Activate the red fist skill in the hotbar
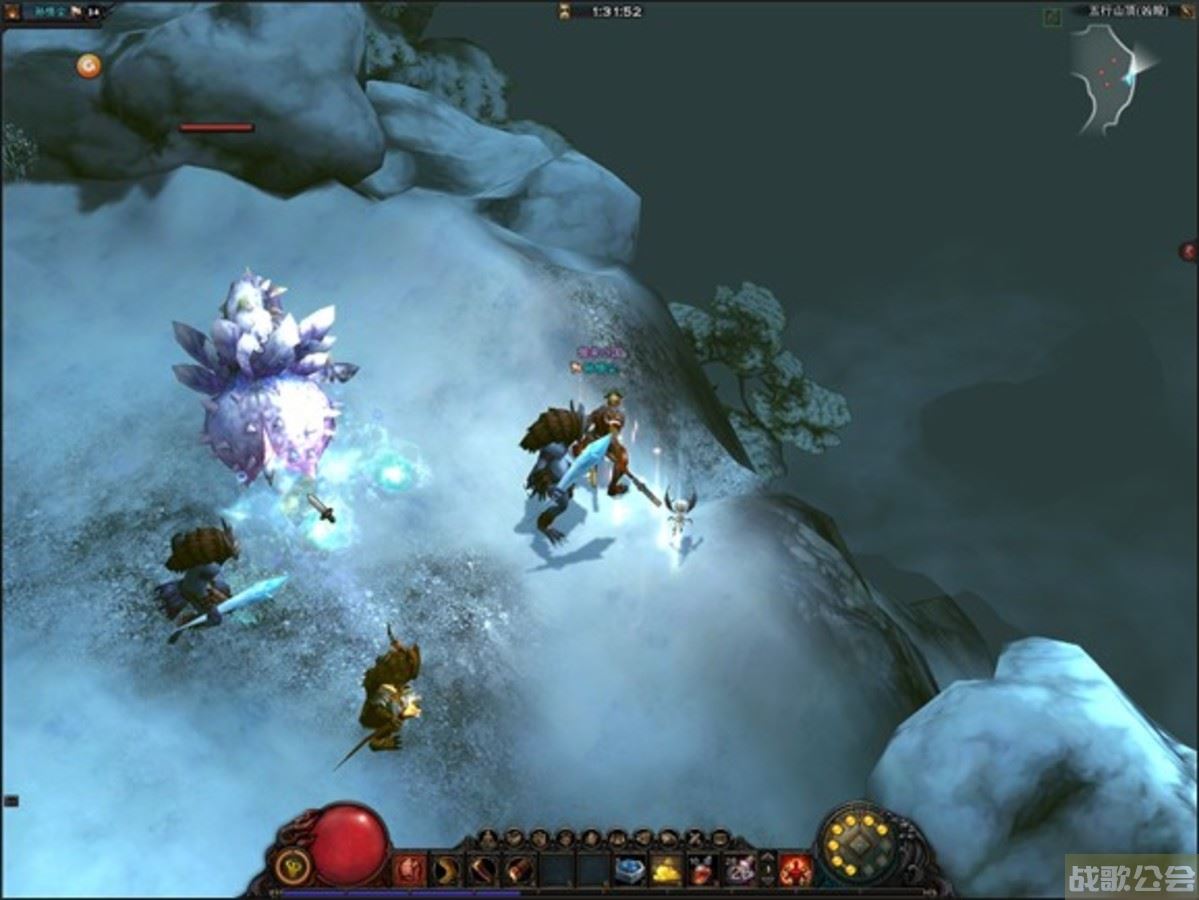 (410, 870)
